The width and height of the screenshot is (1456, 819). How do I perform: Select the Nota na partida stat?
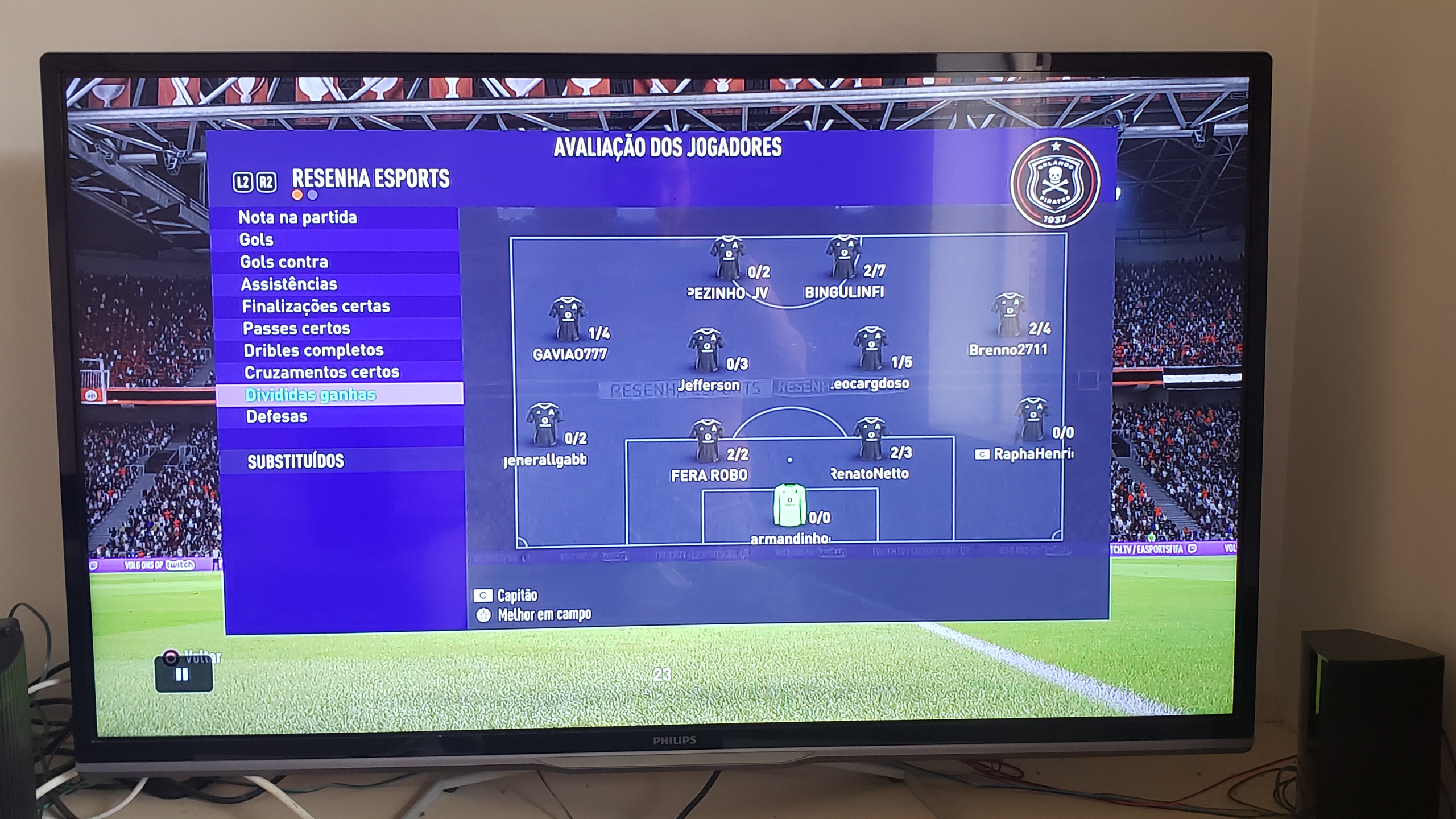click(297, 217)
